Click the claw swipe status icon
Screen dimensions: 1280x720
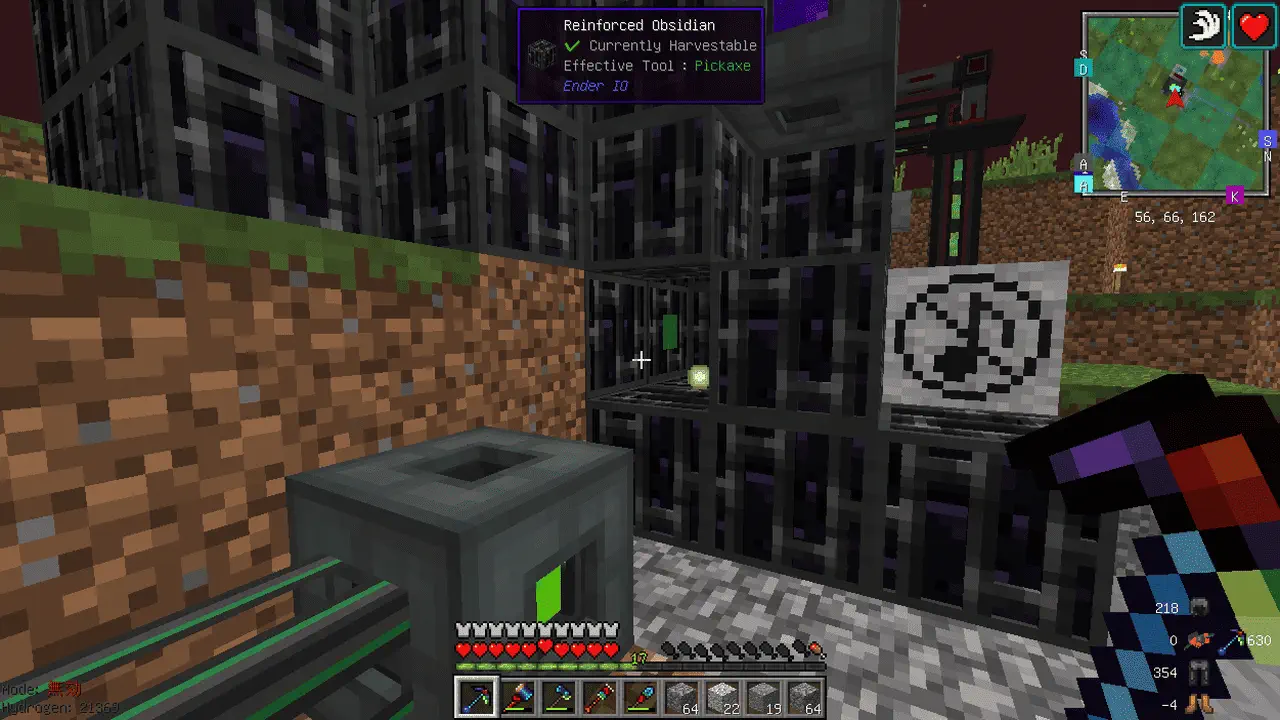click(1205, 26)
